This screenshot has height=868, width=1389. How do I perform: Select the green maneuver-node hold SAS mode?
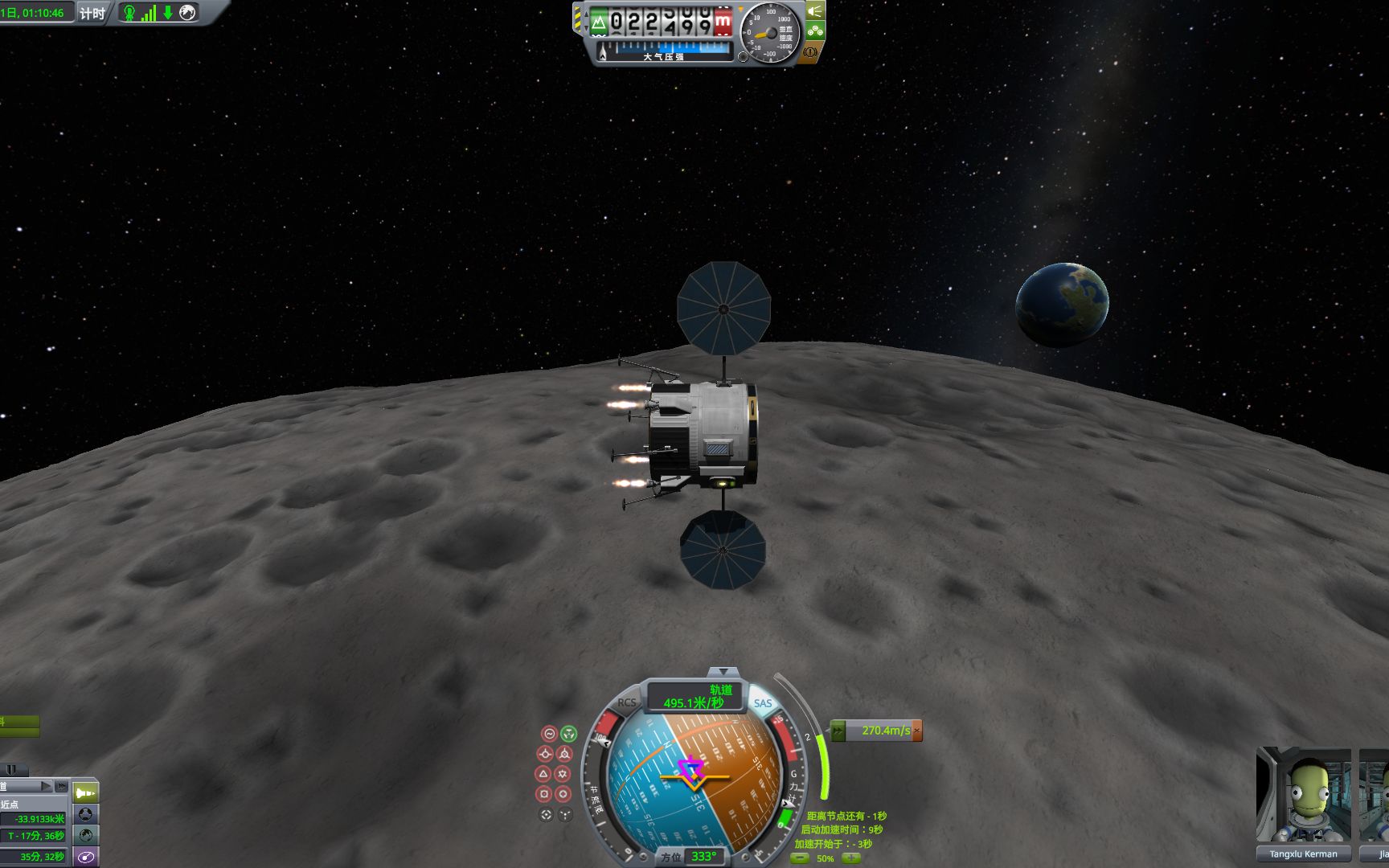[568, 733]
